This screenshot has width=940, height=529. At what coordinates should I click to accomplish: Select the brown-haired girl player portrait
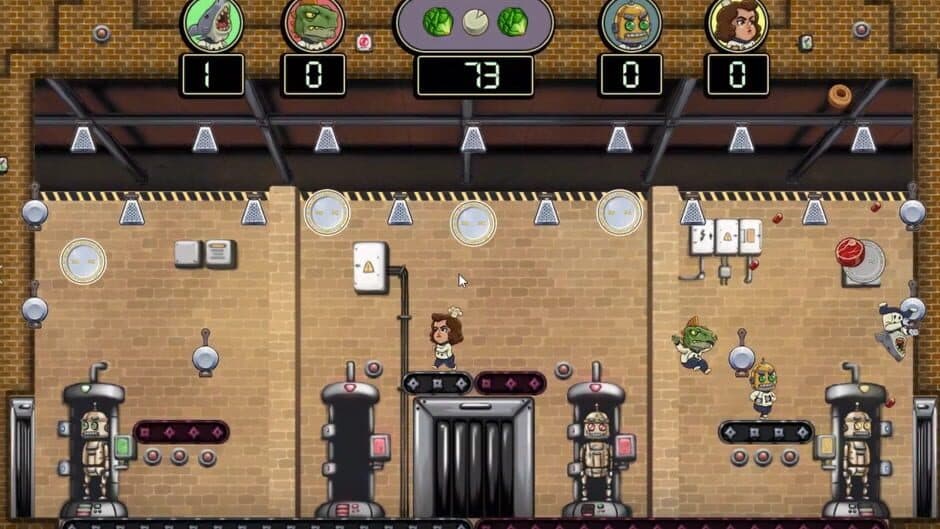click(x=737, y=24)
